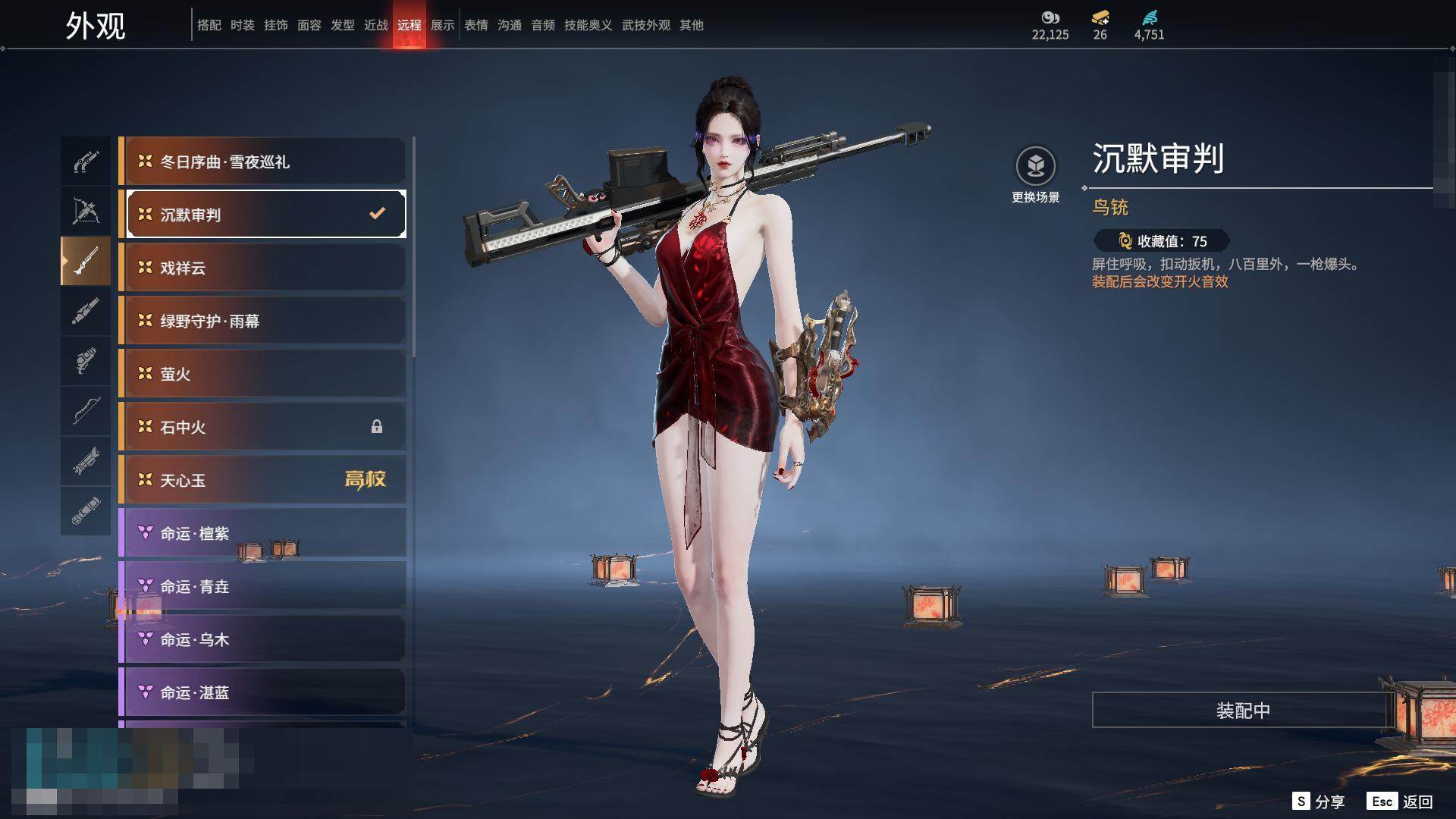Click the 装配中 equip button

click(1243, 710)
